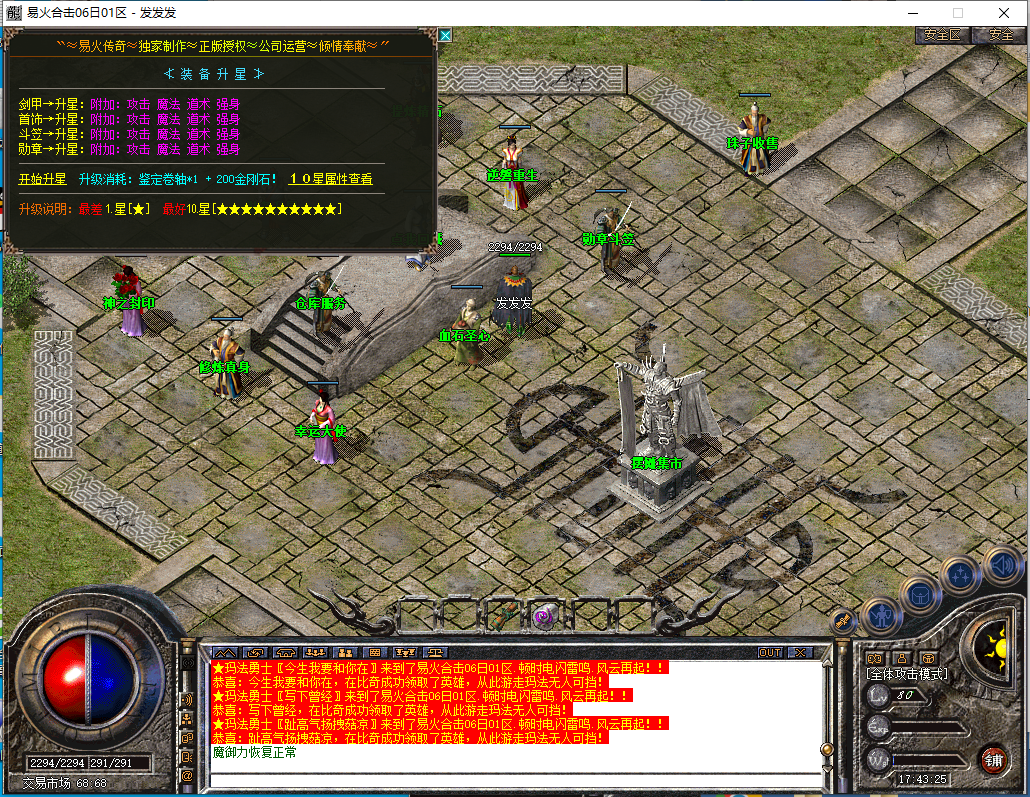The height and width of the screenshot is (797, 1030).
Task: Click the 全体攻击模式 attack mode label
Action: 907,674
